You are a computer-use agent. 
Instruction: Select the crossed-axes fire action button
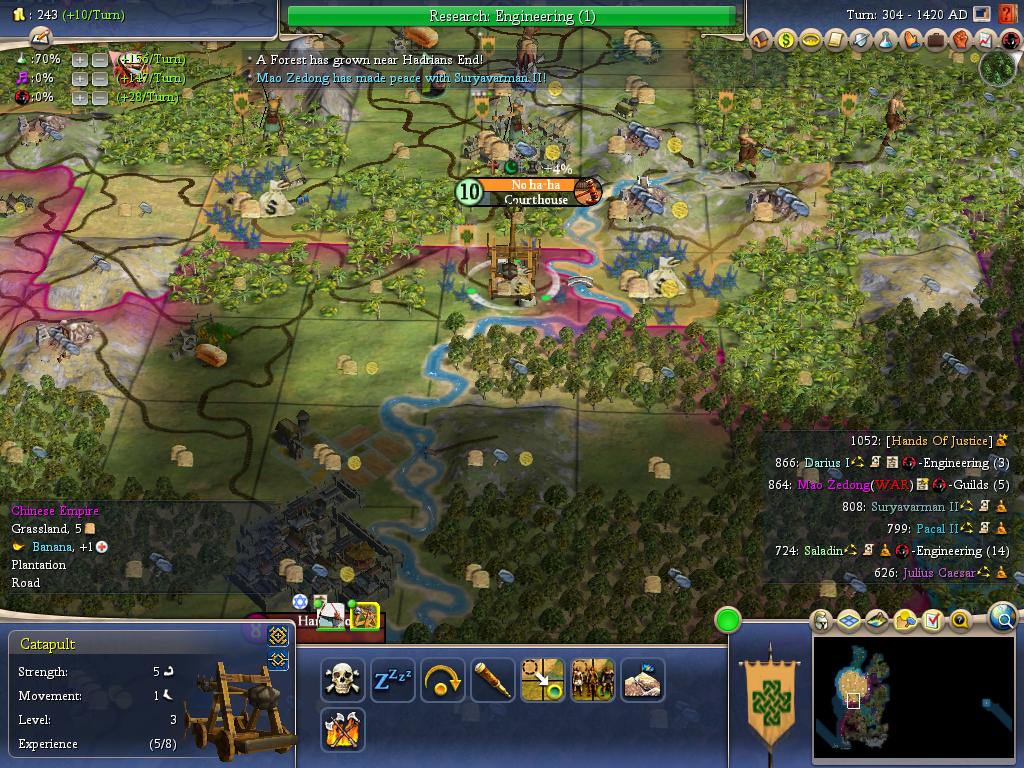[x=343, y=730]
